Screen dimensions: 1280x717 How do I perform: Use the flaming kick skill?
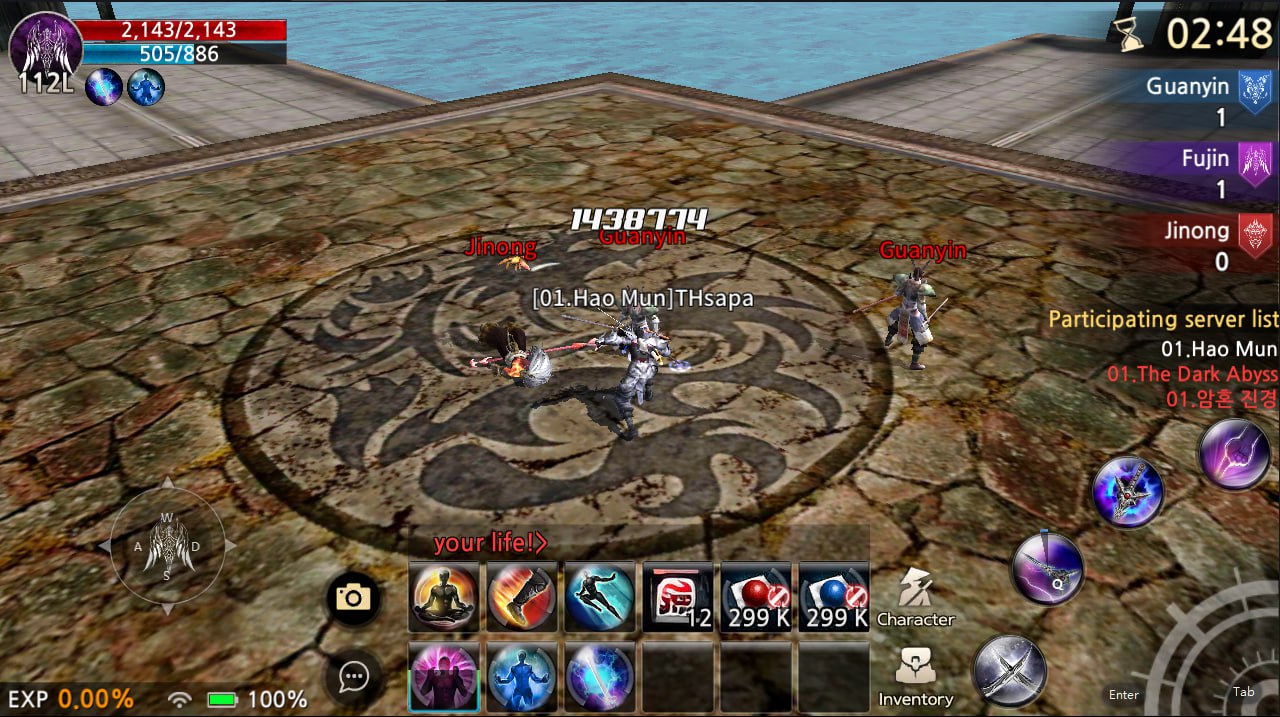(522, 597)
